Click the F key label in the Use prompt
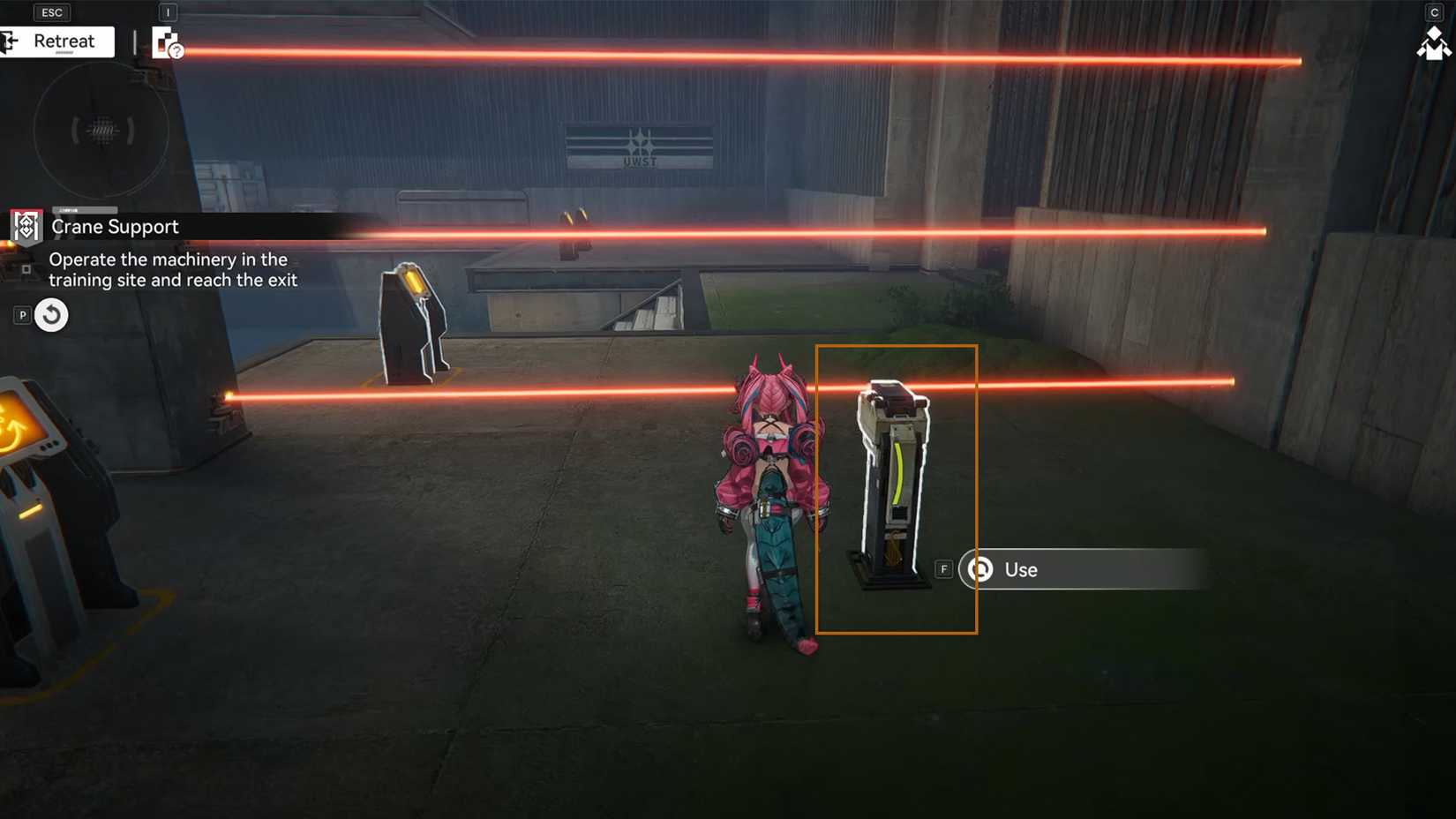Image resolution: width=1456 pixels, height=819 pixels. (x=943, y=569)
